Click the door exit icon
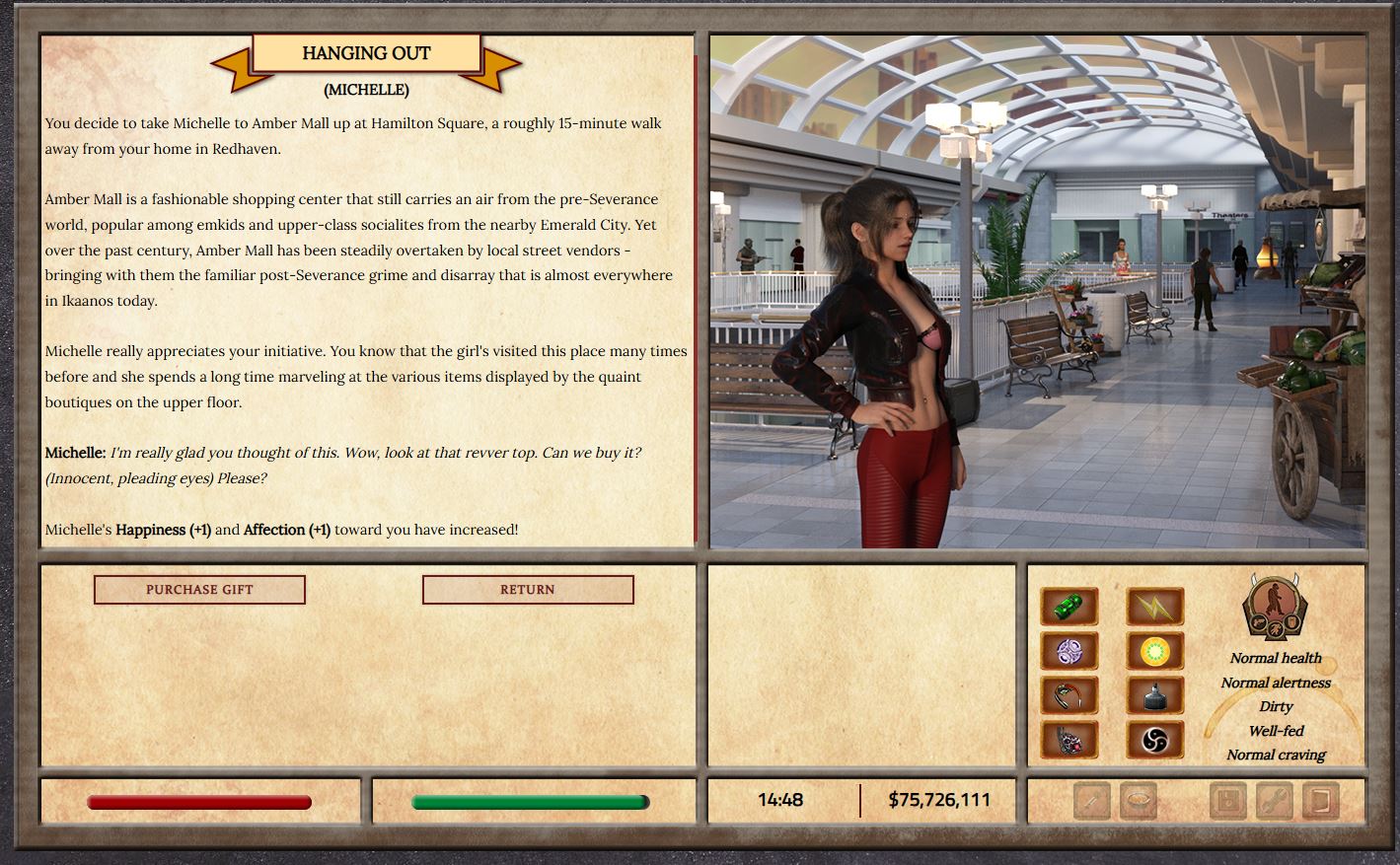This screenshot has width=1400, height=865. pos(1320,801)
